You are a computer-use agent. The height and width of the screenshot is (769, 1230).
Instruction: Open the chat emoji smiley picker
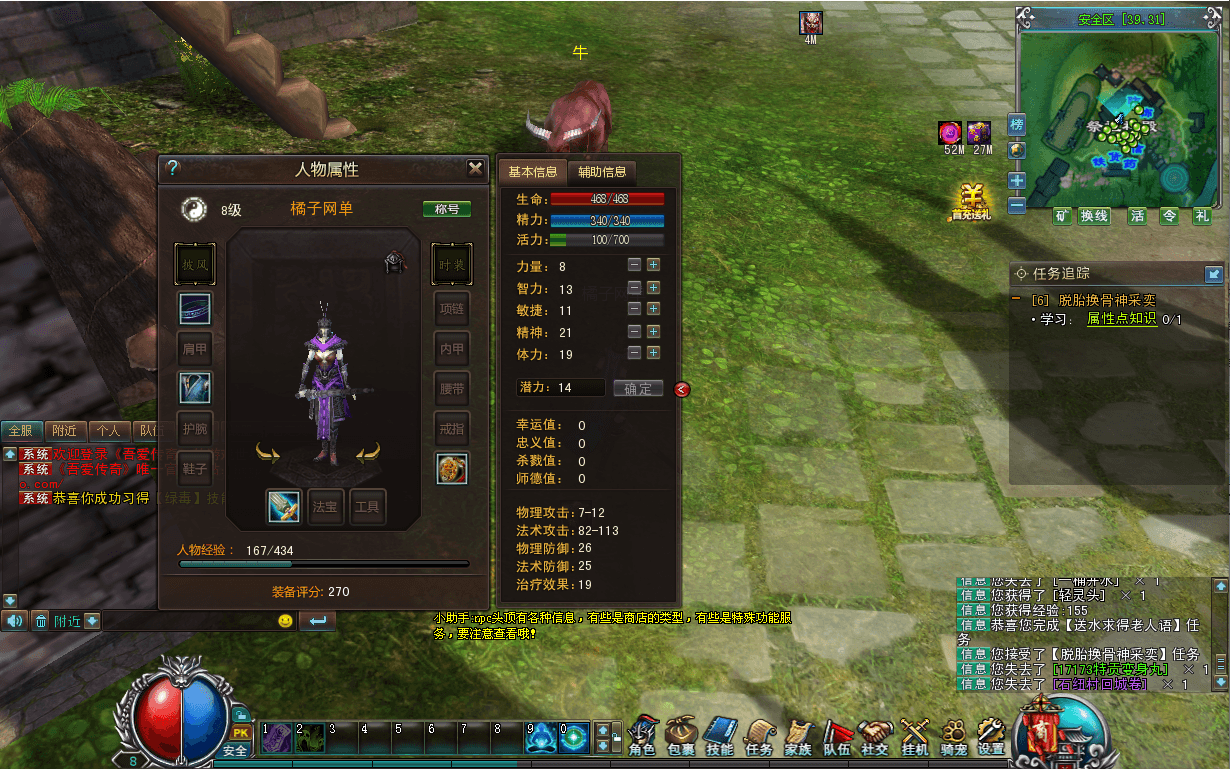point(286,621)
